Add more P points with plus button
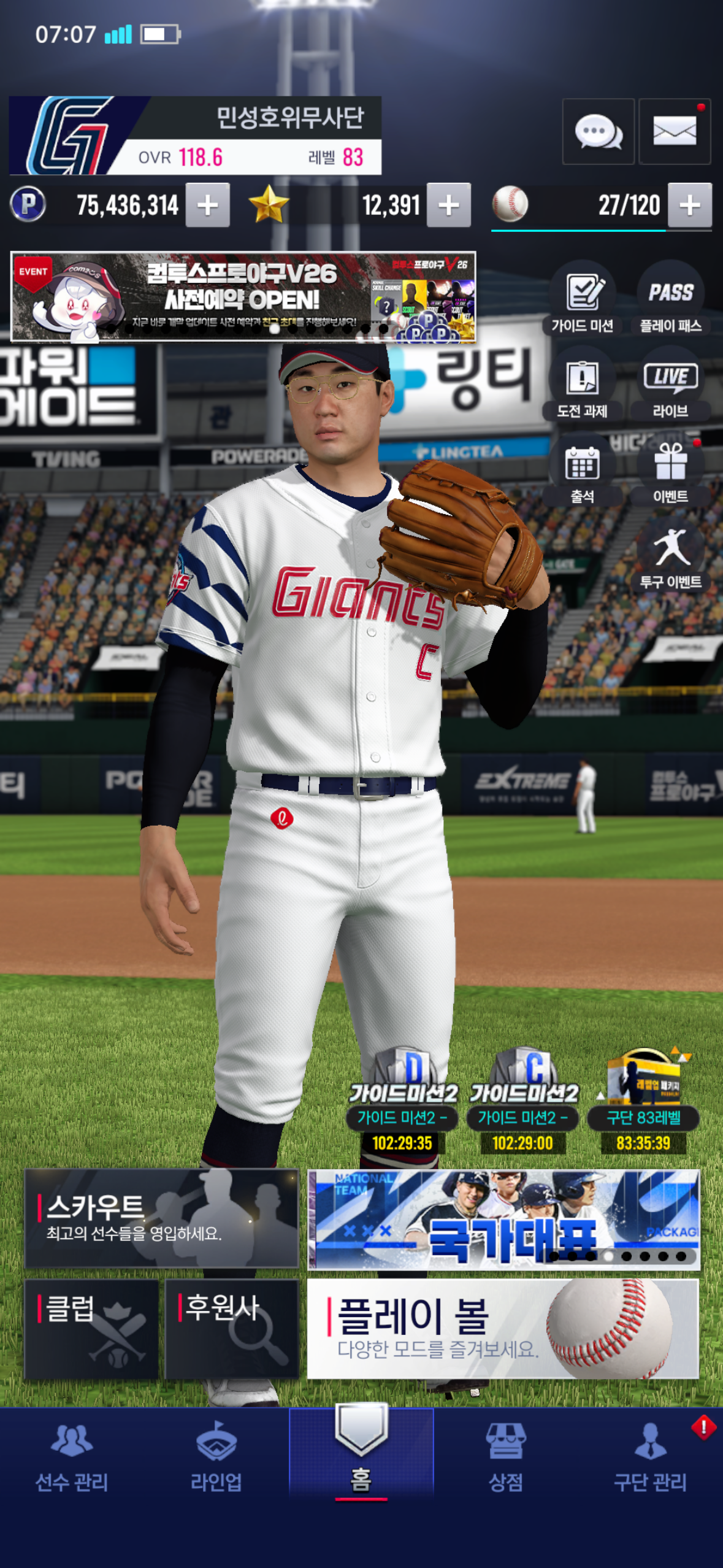The width and height of the screenshot is (723, 1568). point(208,206)
